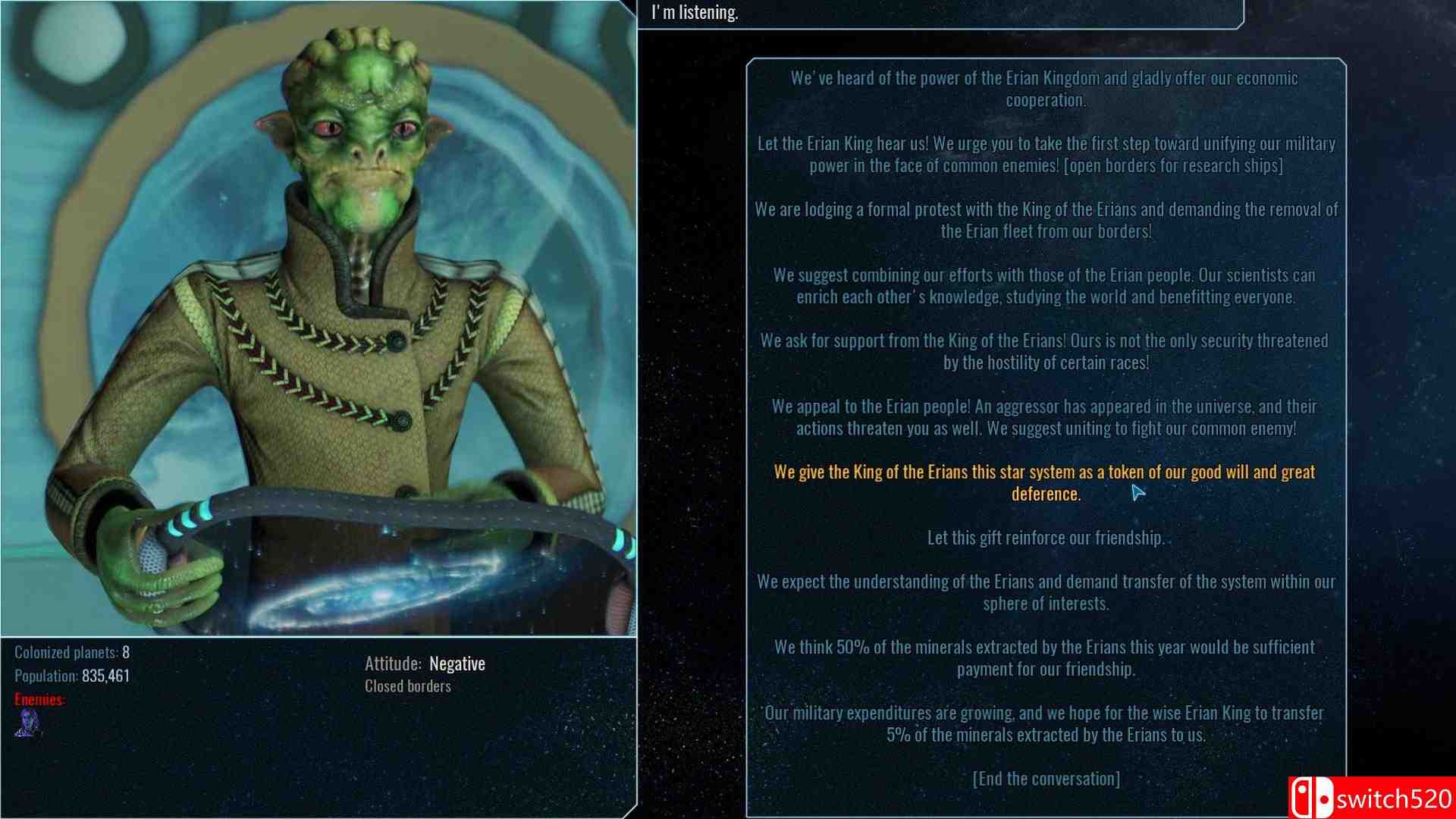Image resolution: width=1456 pixels, height=819 pixels.
Task: Suggest combining scientific efforts with the Erians
Action: pos(1045,286)
